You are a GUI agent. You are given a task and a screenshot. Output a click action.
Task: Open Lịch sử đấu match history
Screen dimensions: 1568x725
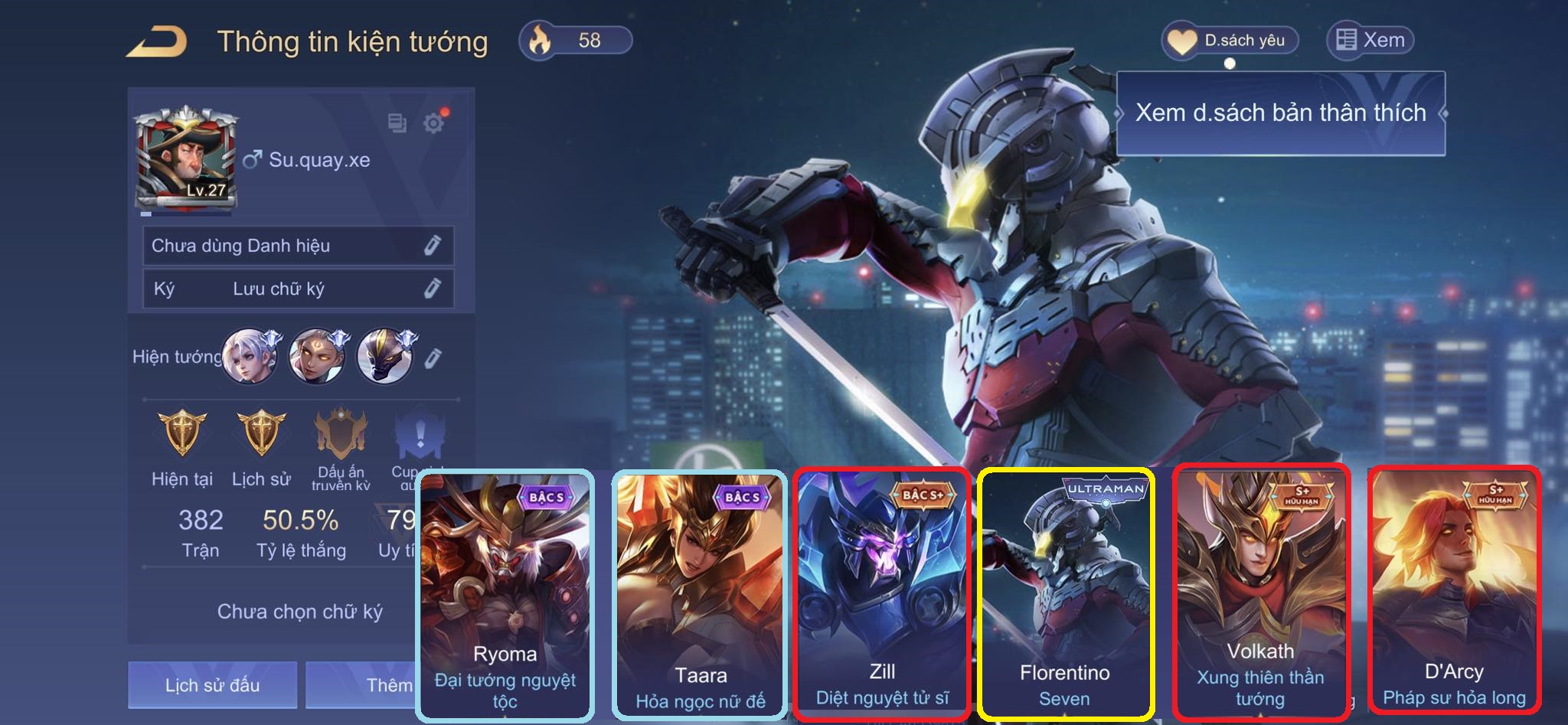[x=212, y=684]
